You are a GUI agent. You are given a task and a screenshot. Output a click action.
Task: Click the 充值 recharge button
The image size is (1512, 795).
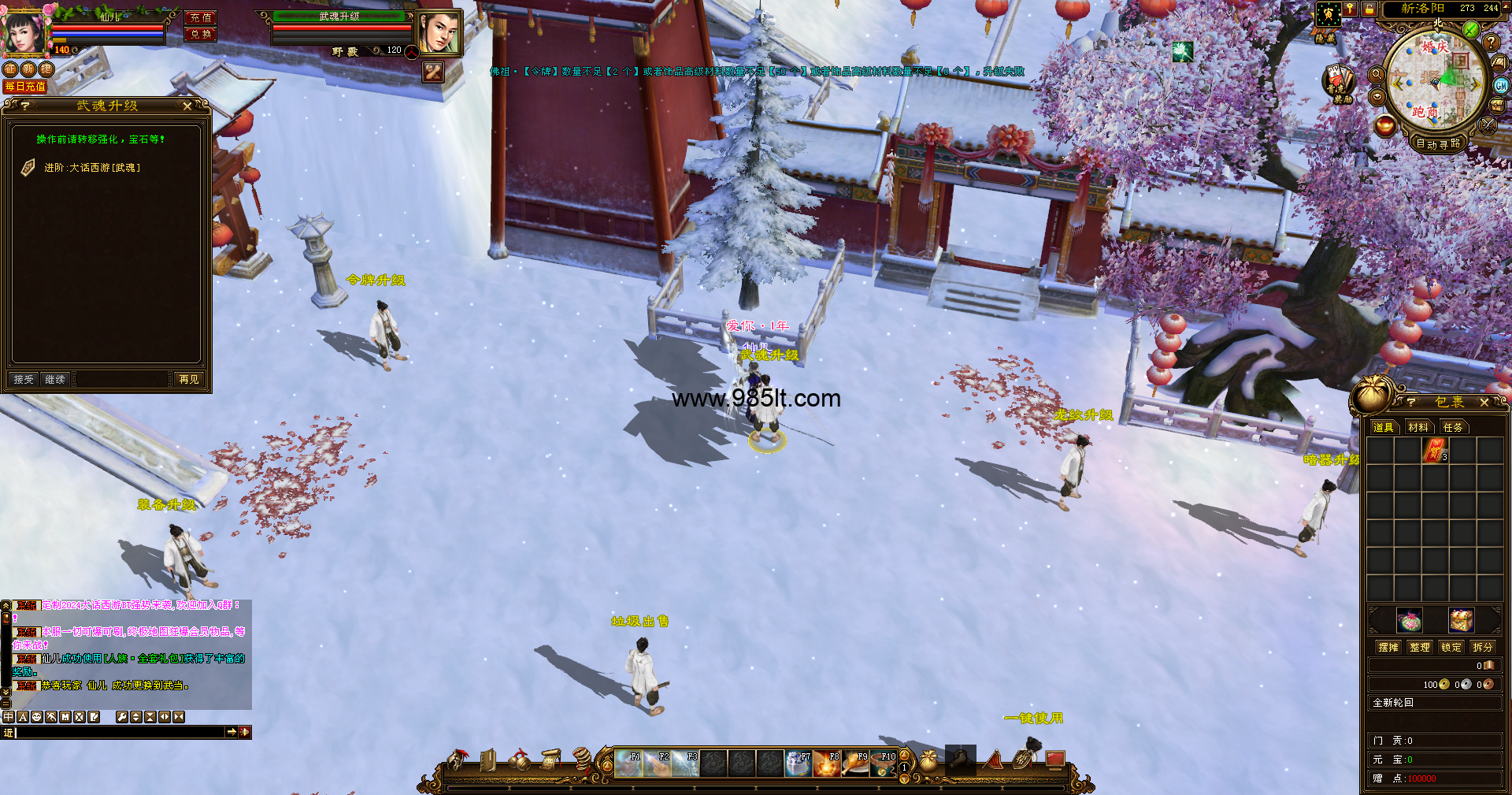pos(201,17)
